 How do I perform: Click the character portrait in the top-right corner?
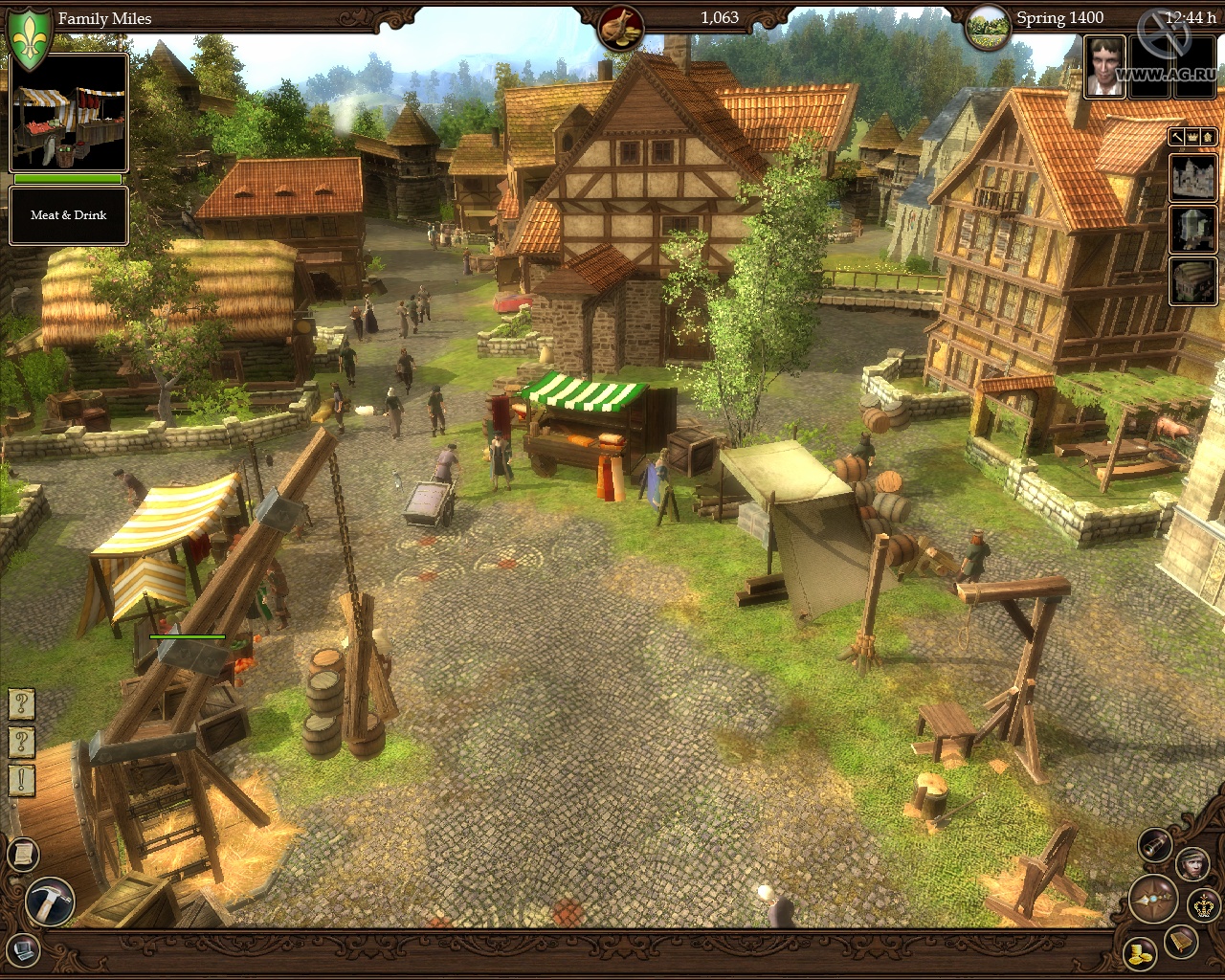pyautogui.click(x=1105, y=67)
